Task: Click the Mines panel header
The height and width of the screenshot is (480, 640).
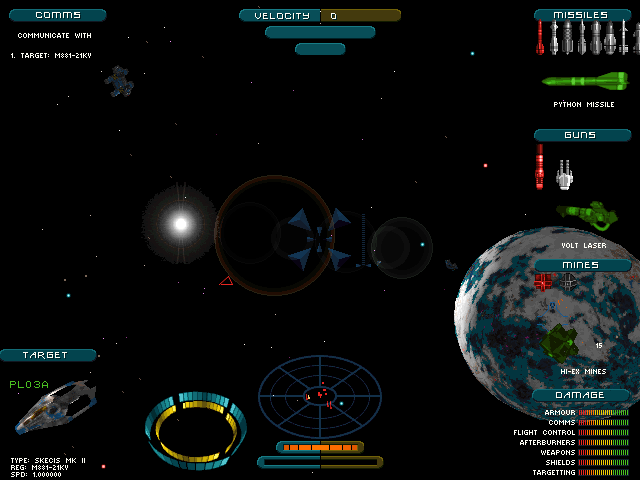Action: click(581, 265)
